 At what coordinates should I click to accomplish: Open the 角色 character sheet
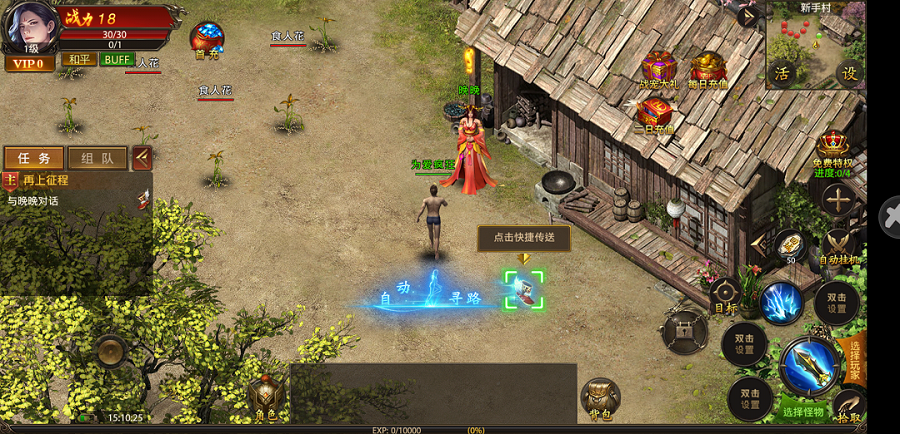(266, 397)
